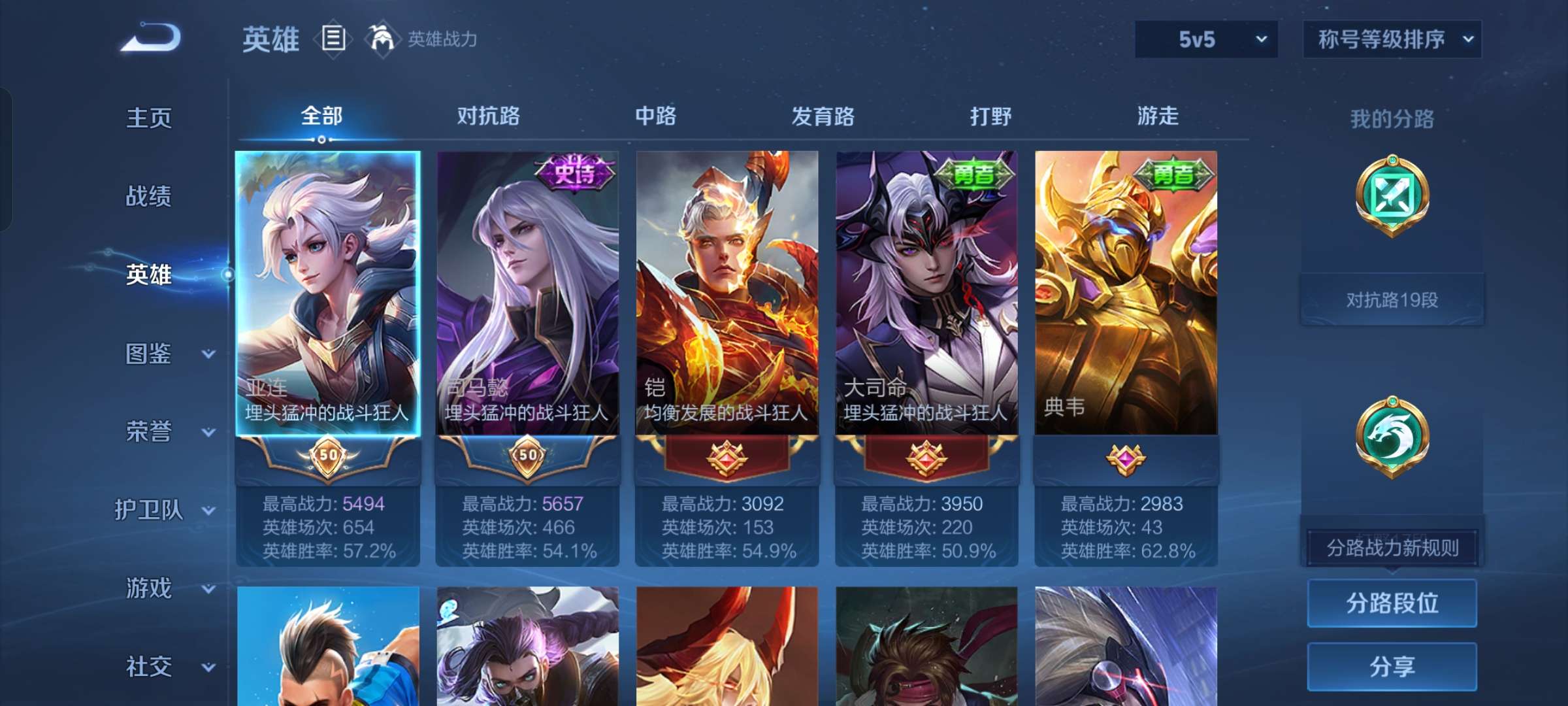Open the 称号等级排序 sort dropdown
Image resolution: width=1568 pixels, height=706 pixels.
(1392, 39)
